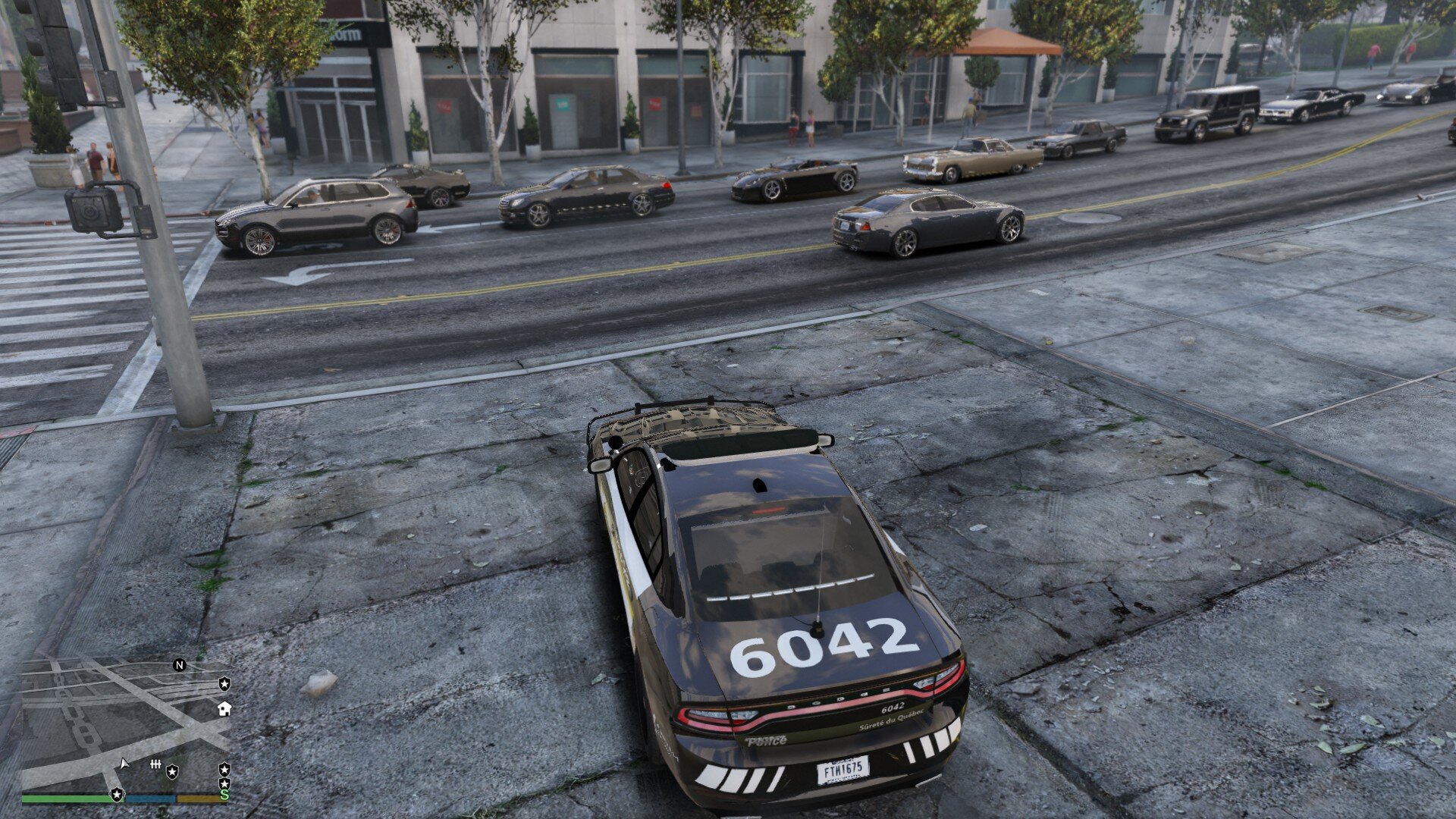Select police badge blip below the N marker
Screen dimensions: 1456x819
pos(224,683)
